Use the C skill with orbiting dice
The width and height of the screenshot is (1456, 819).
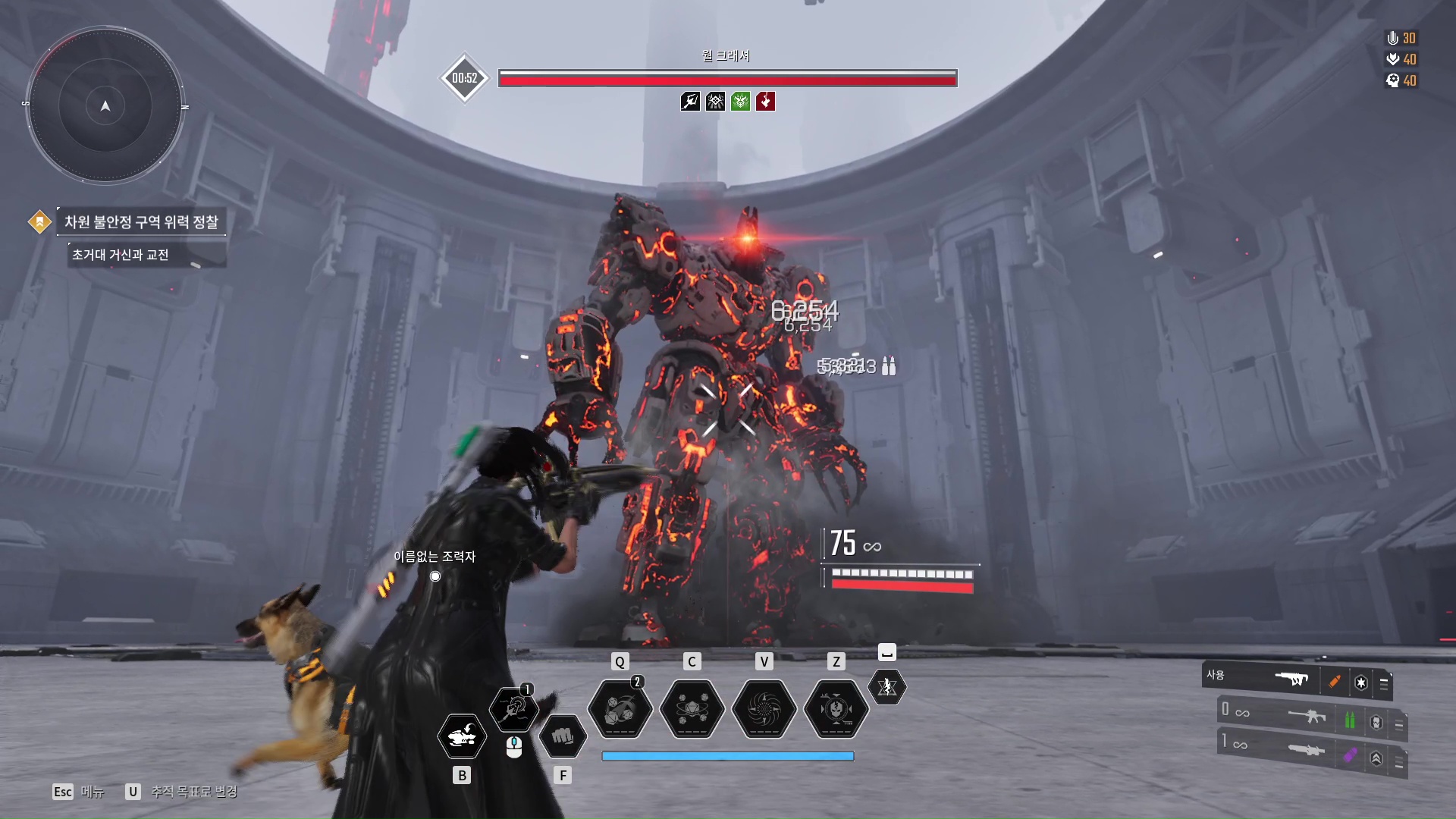tap(692, 709)
